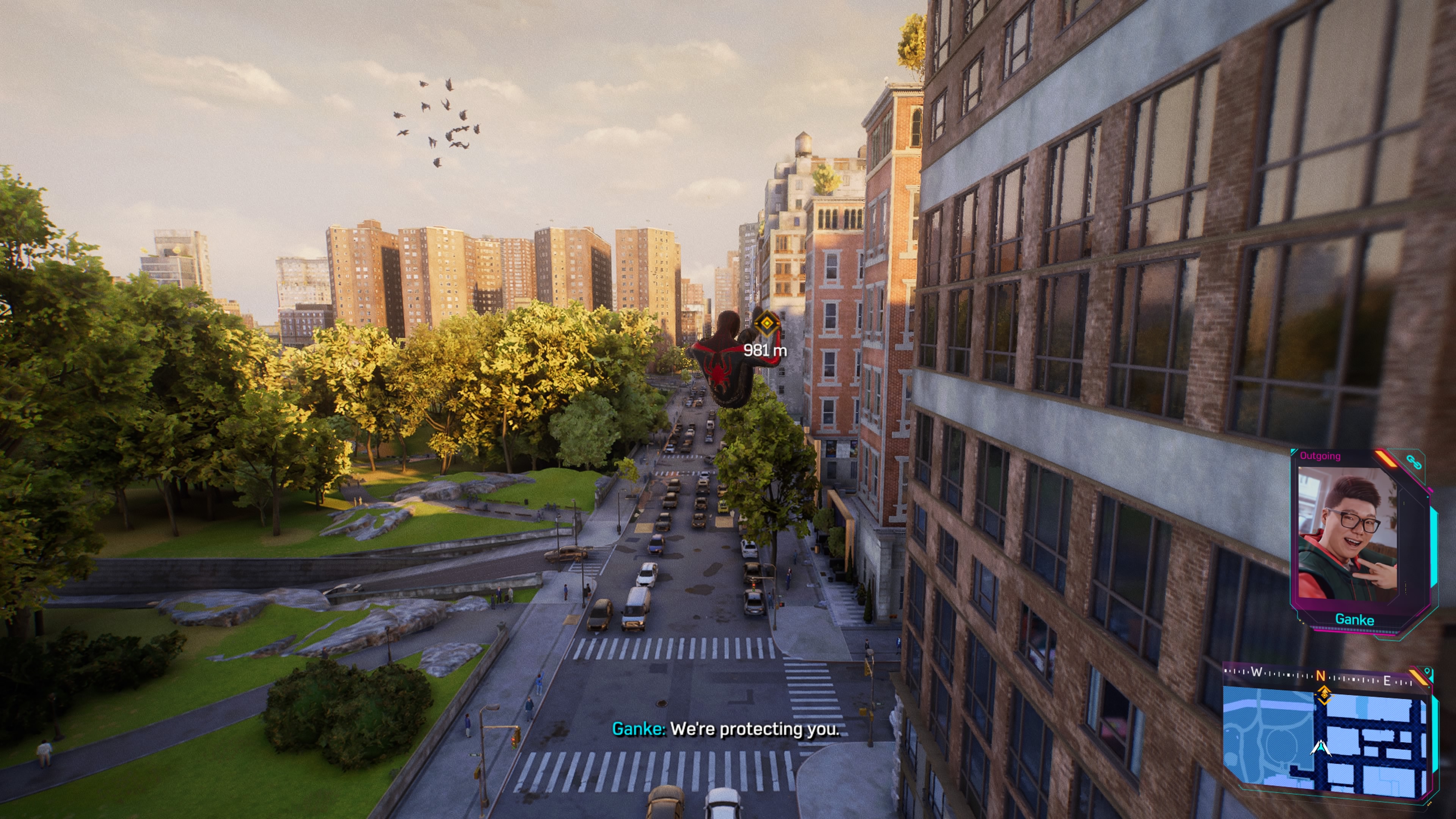
Task: Click the orange objective marker on the minimap
Action: coord(1324,695)
